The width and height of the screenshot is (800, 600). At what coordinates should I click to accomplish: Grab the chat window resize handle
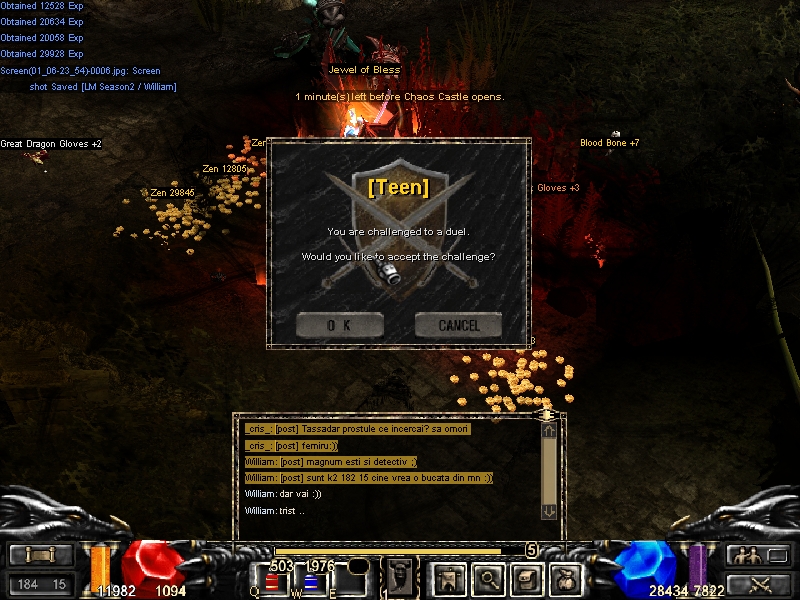[546, 413]
